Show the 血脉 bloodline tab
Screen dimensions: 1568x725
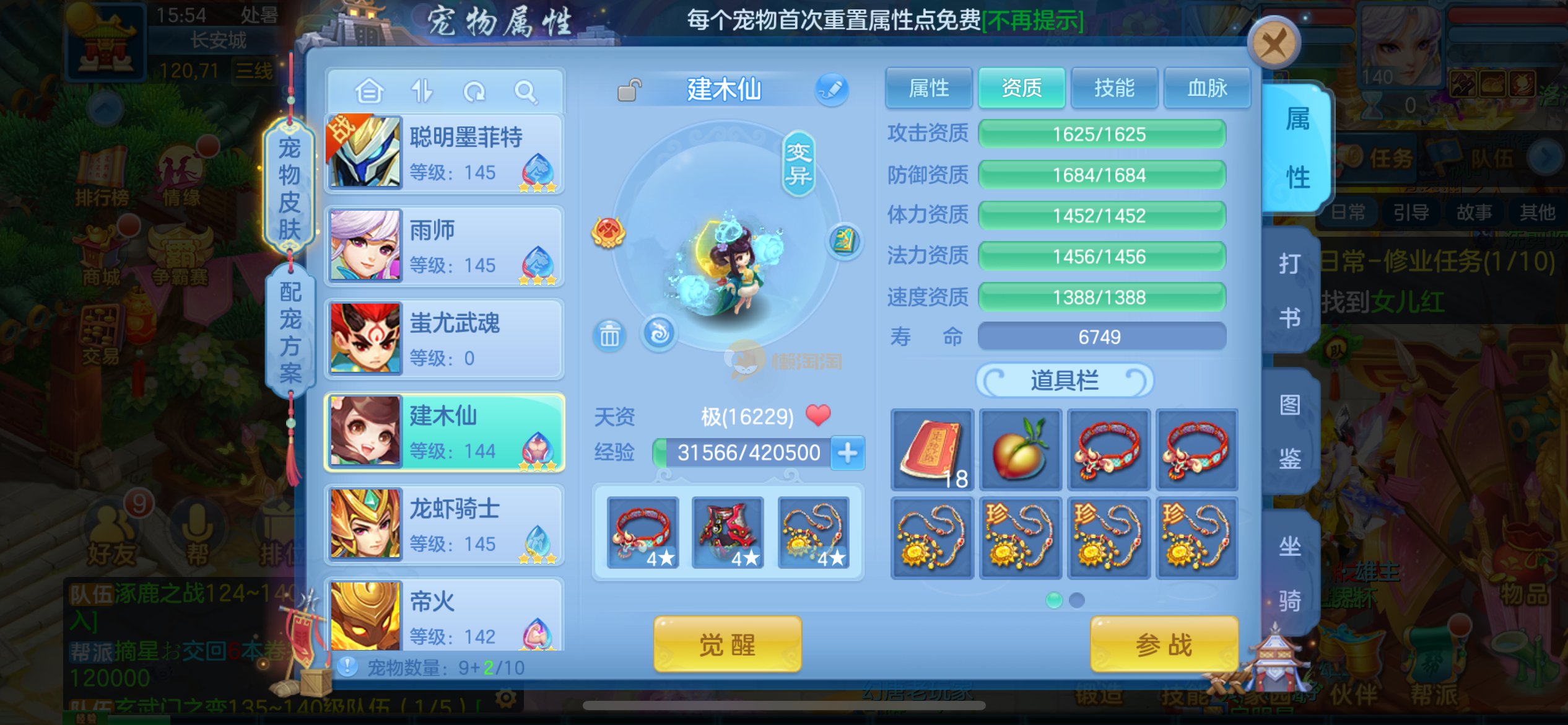1206,88
